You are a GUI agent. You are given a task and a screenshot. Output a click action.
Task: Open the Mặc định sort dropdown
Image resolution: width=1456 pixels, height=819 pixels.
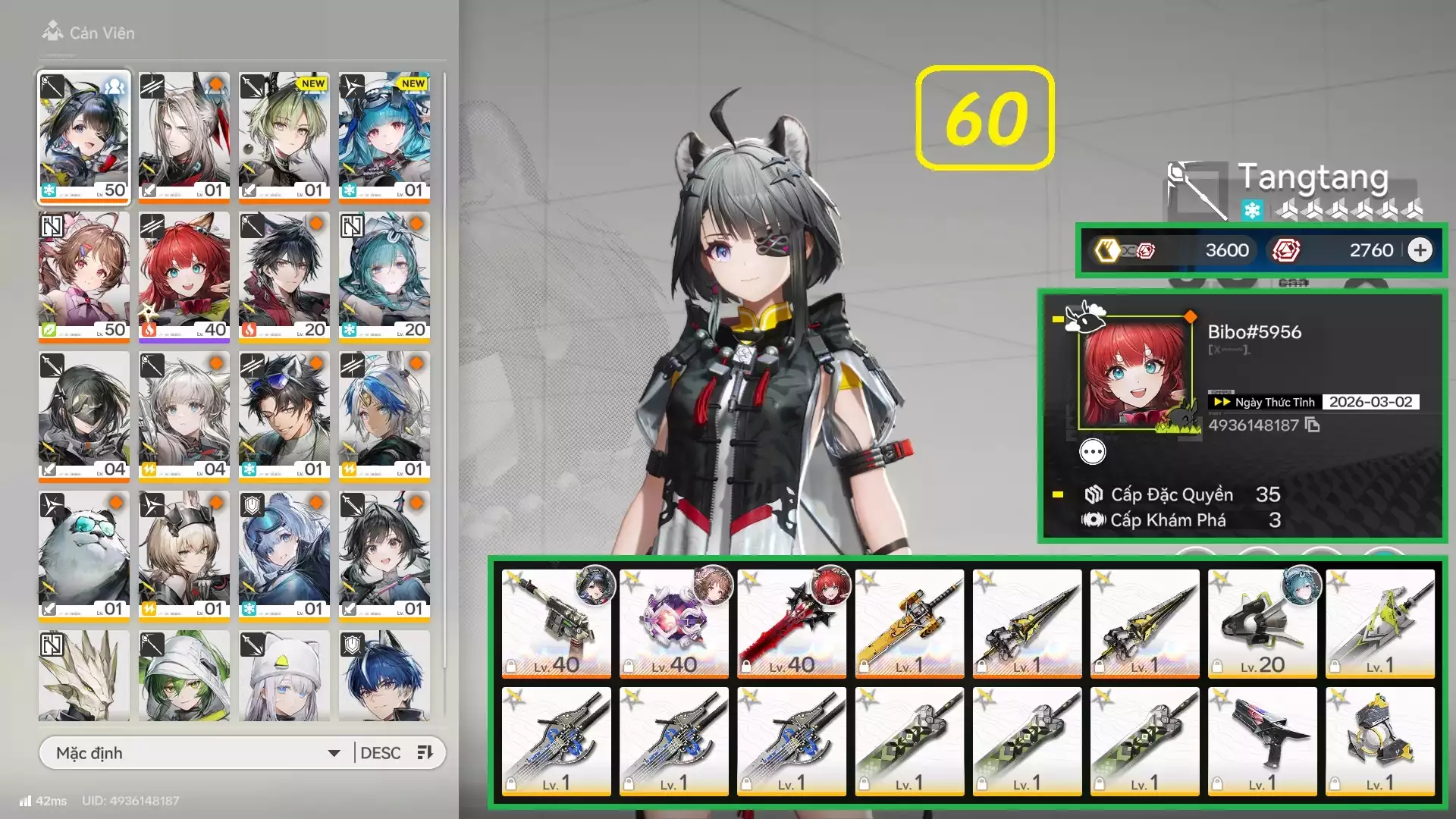click(x=197, y=753)
